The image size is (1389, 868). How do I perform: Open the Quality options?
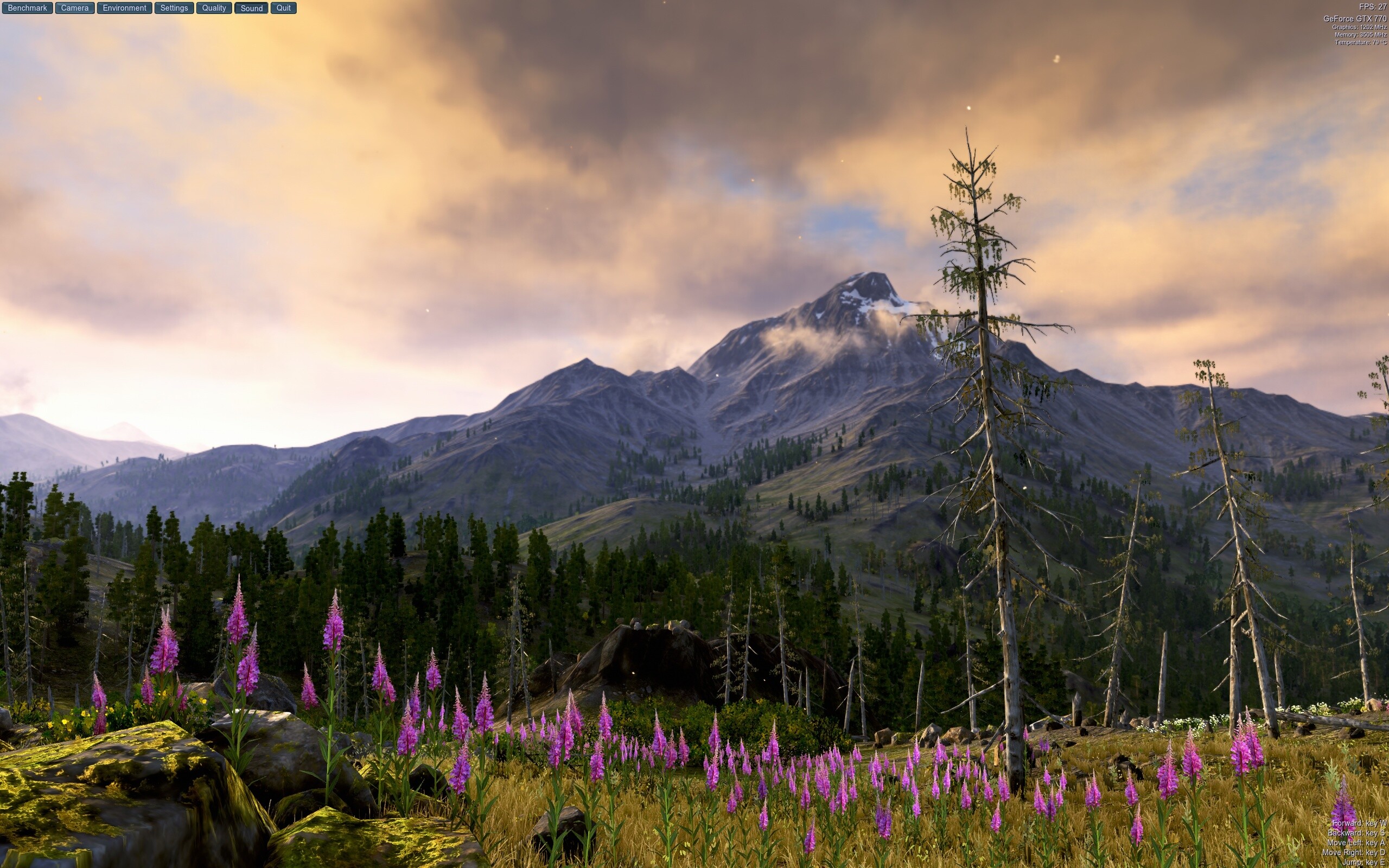point(214,8)
